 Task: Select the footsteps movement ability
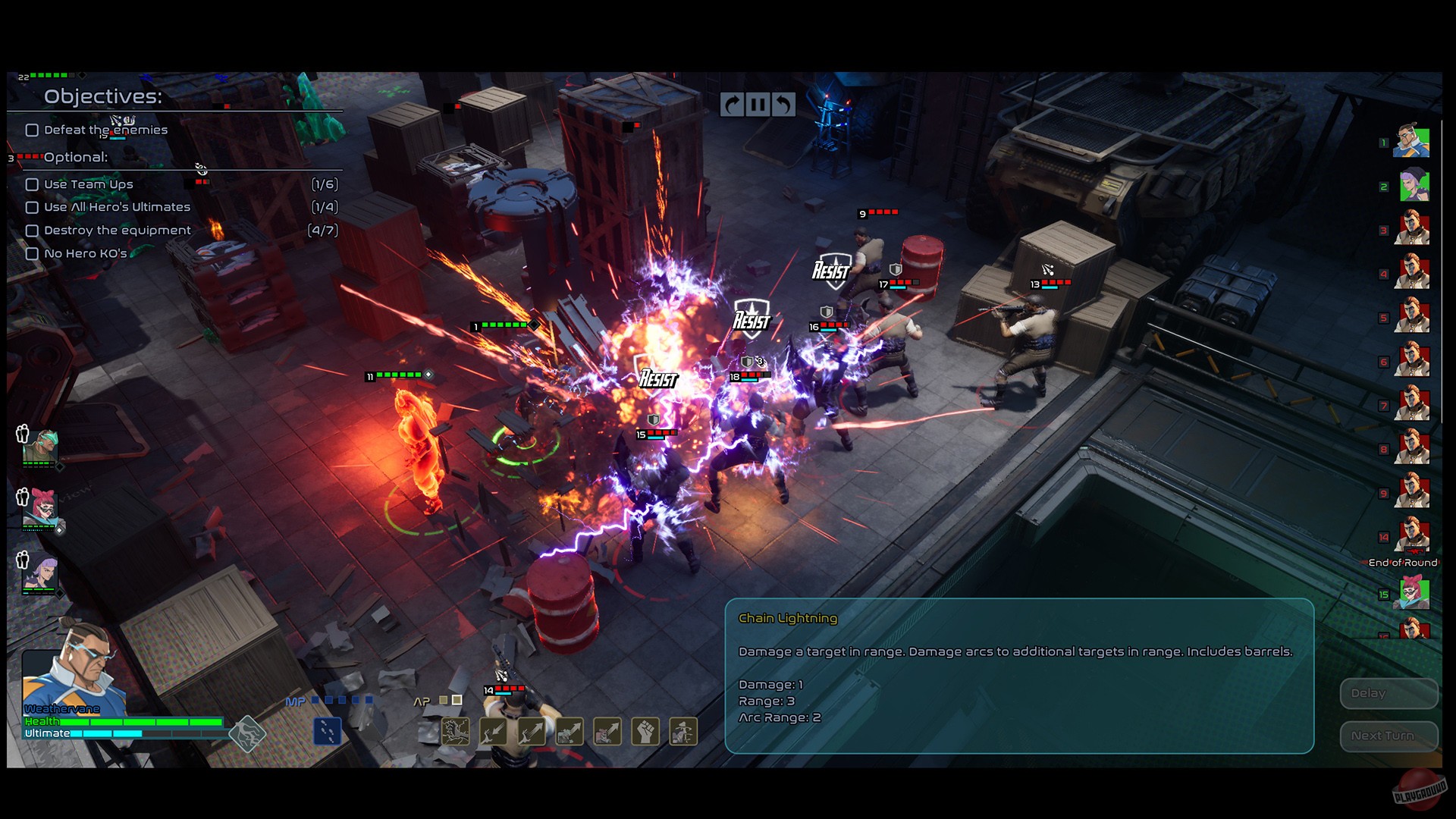pos(328,731)
